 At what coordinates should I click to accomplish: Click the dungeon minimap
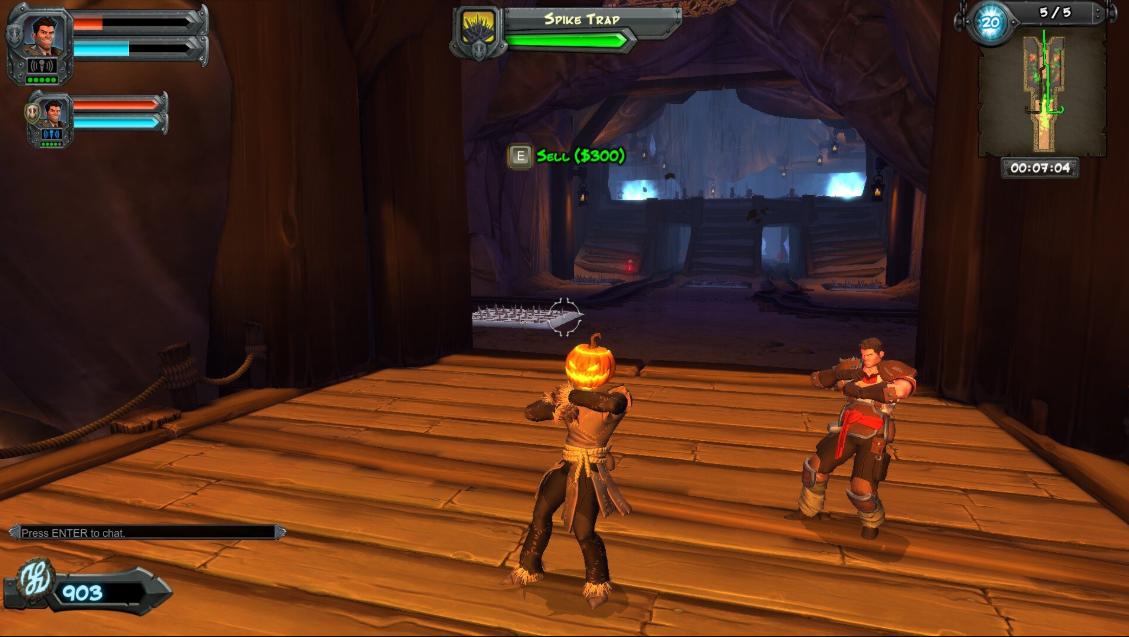click(1042, 91)
